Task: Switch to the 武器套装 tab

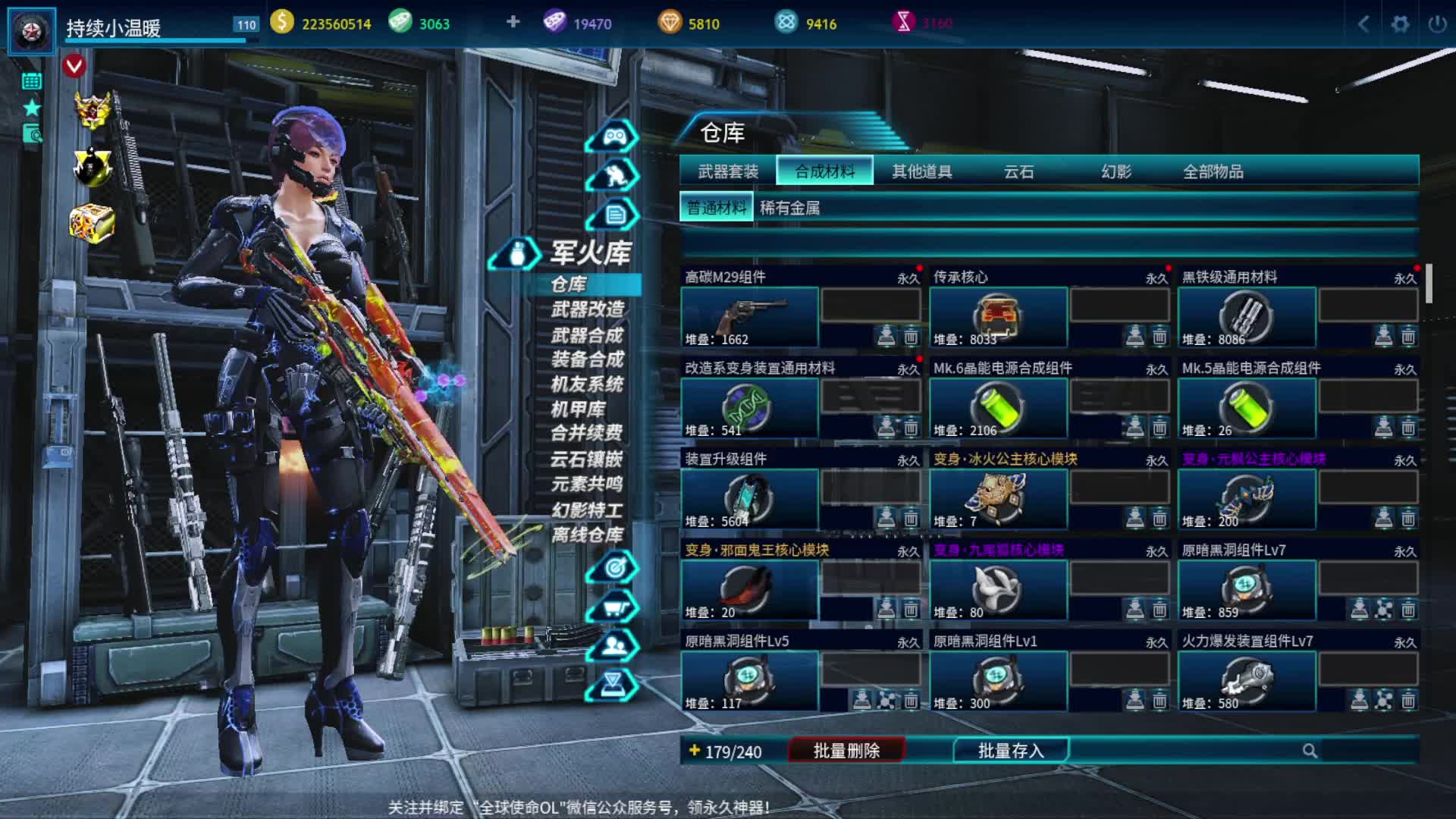Action: [728, 171]
